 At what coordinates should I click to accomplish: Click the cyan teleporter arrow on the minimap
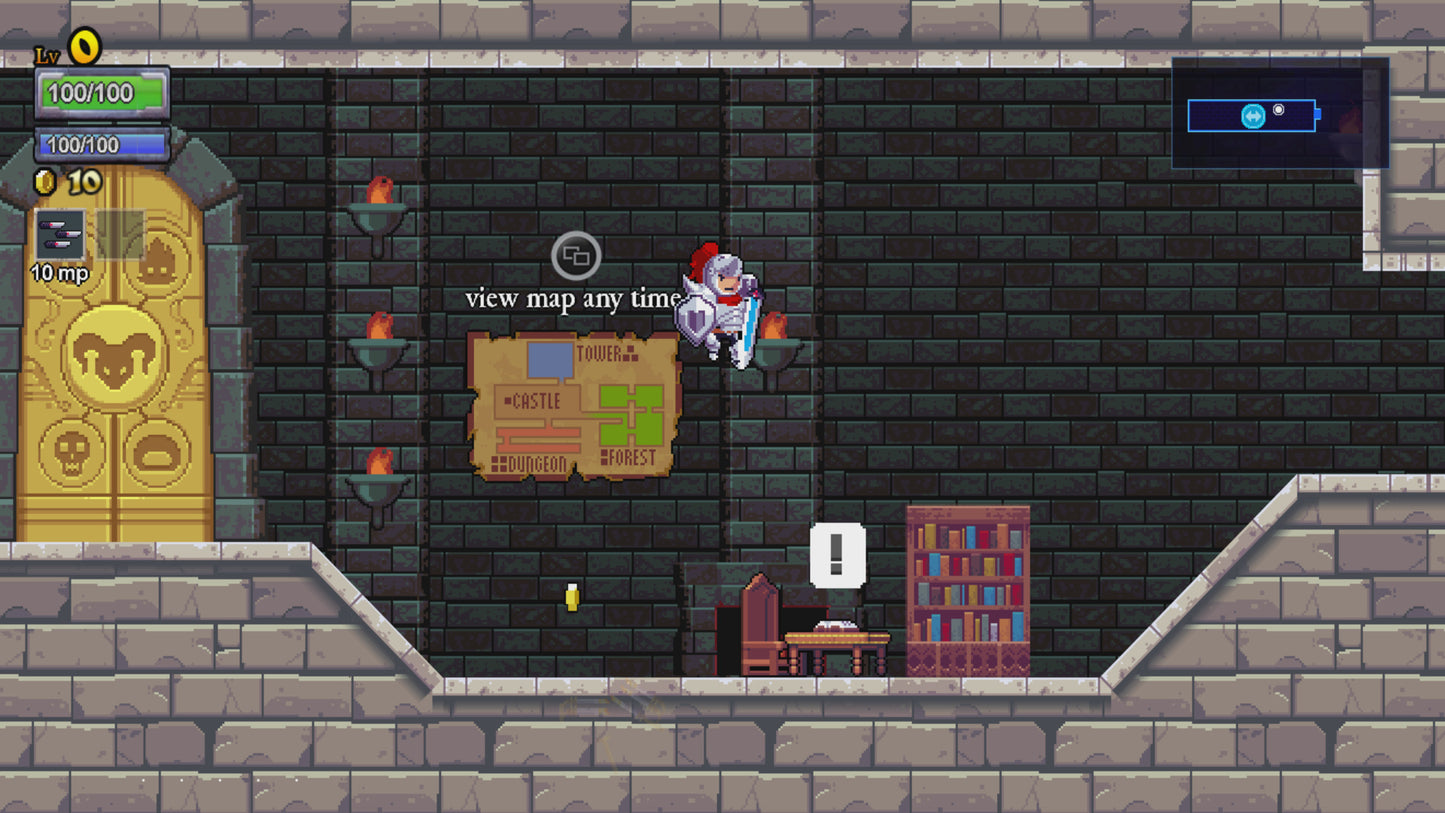[x=1252, y=115]
